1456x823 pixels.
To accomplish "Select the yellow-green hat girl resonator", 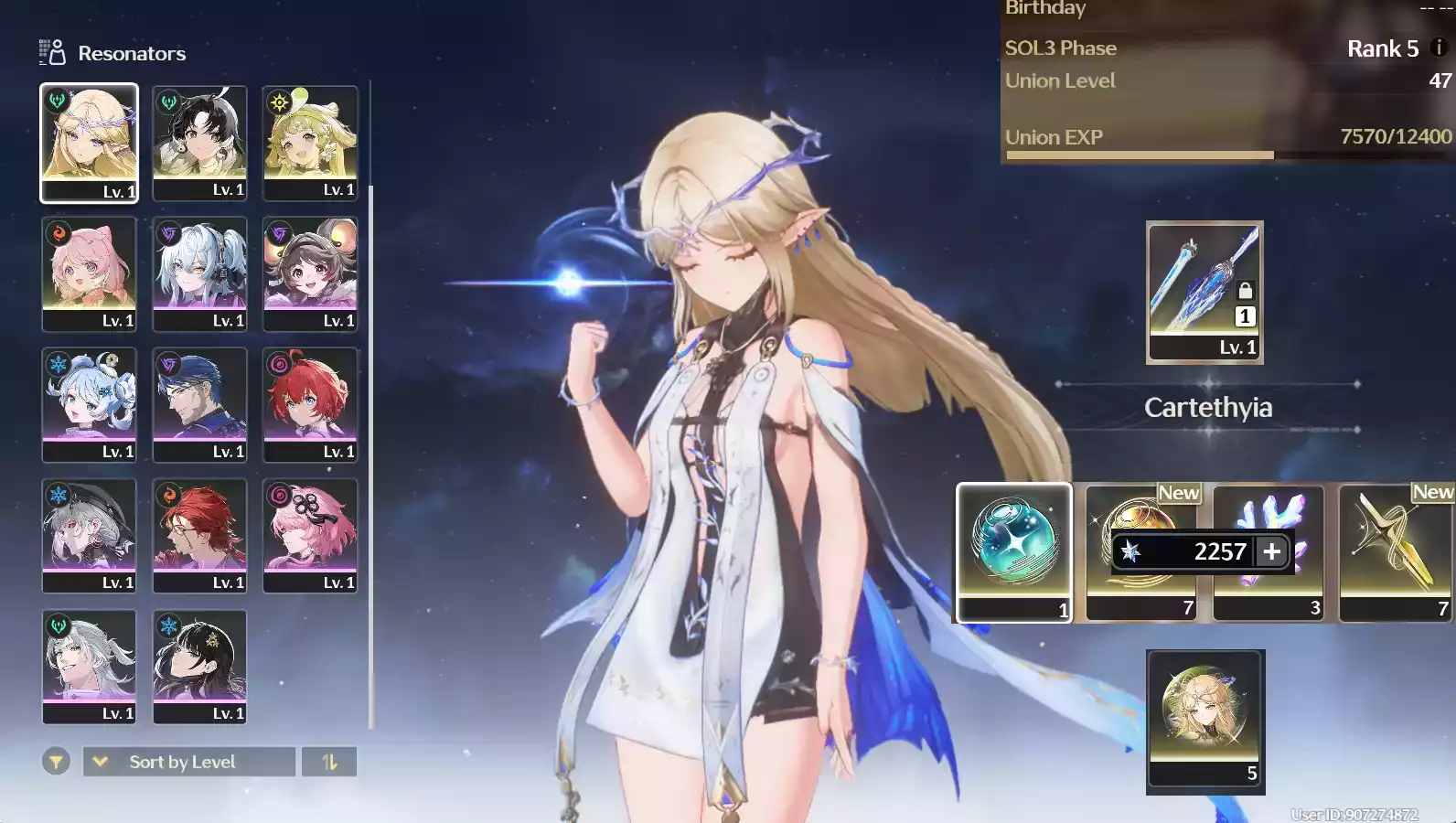I will pyautogui.click(x=310, y=142).
